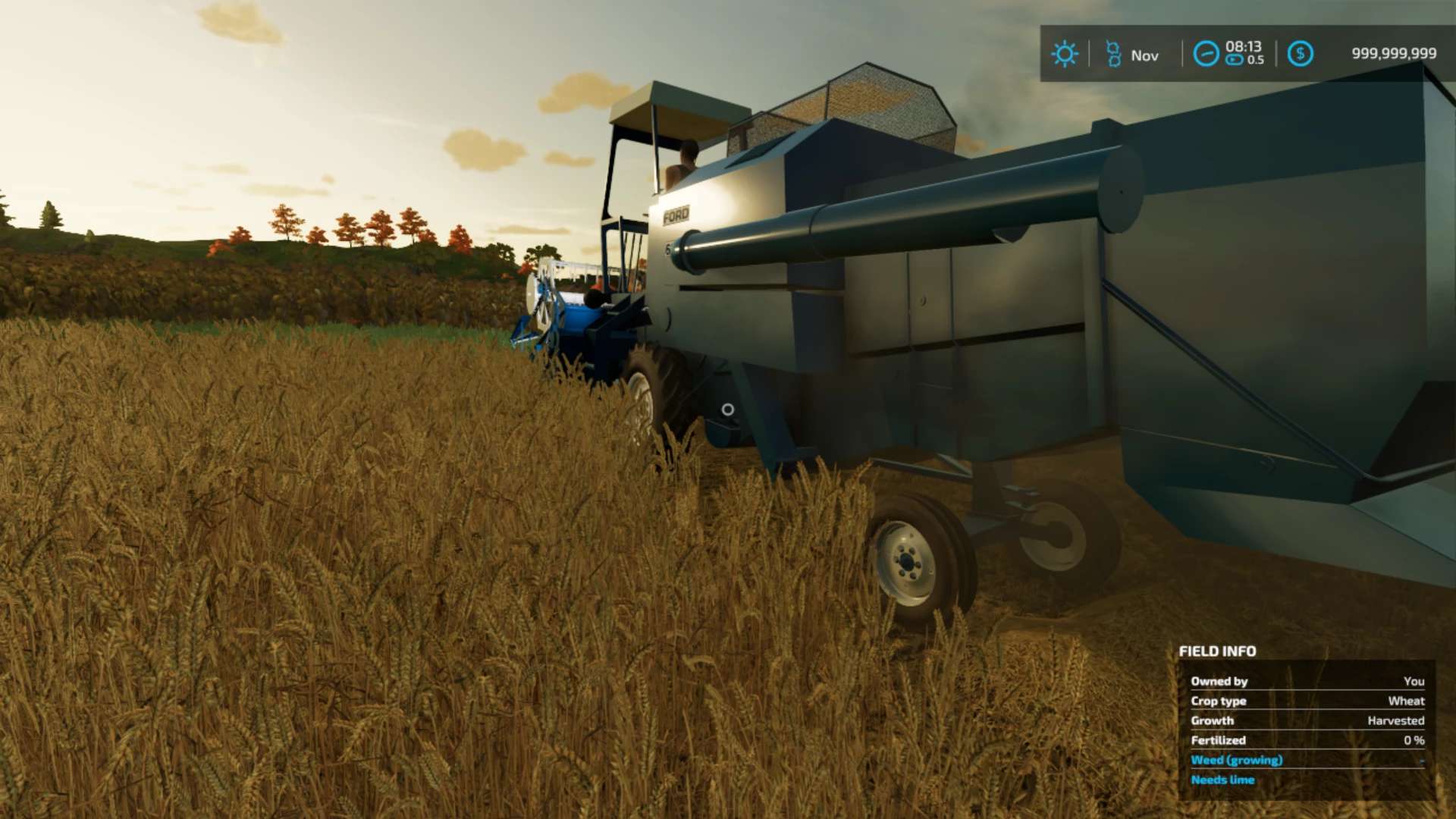
Task: Click the dollar money icon
Action: 1300,54
